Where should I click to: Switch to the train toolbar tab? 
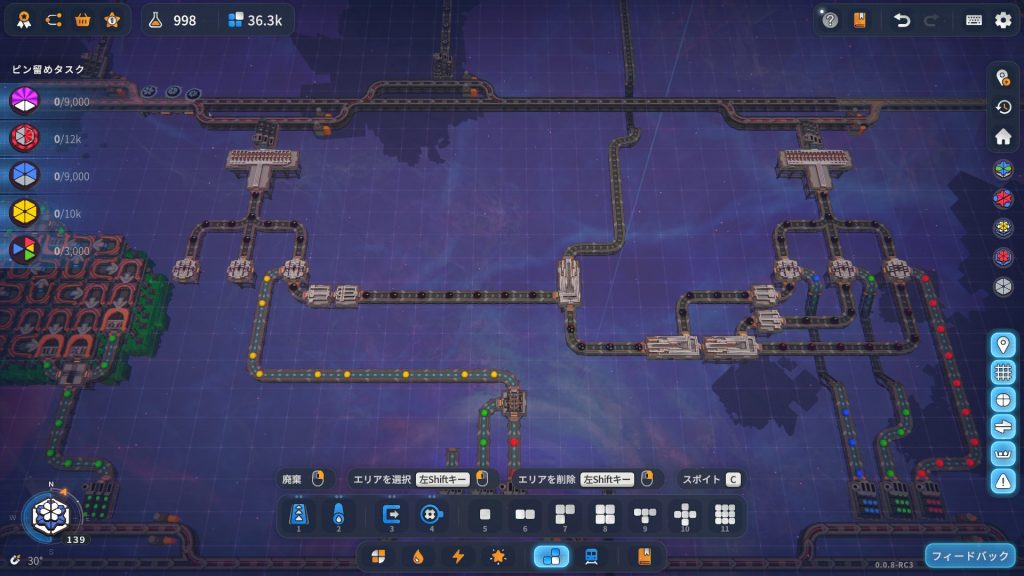click(591, 556)
